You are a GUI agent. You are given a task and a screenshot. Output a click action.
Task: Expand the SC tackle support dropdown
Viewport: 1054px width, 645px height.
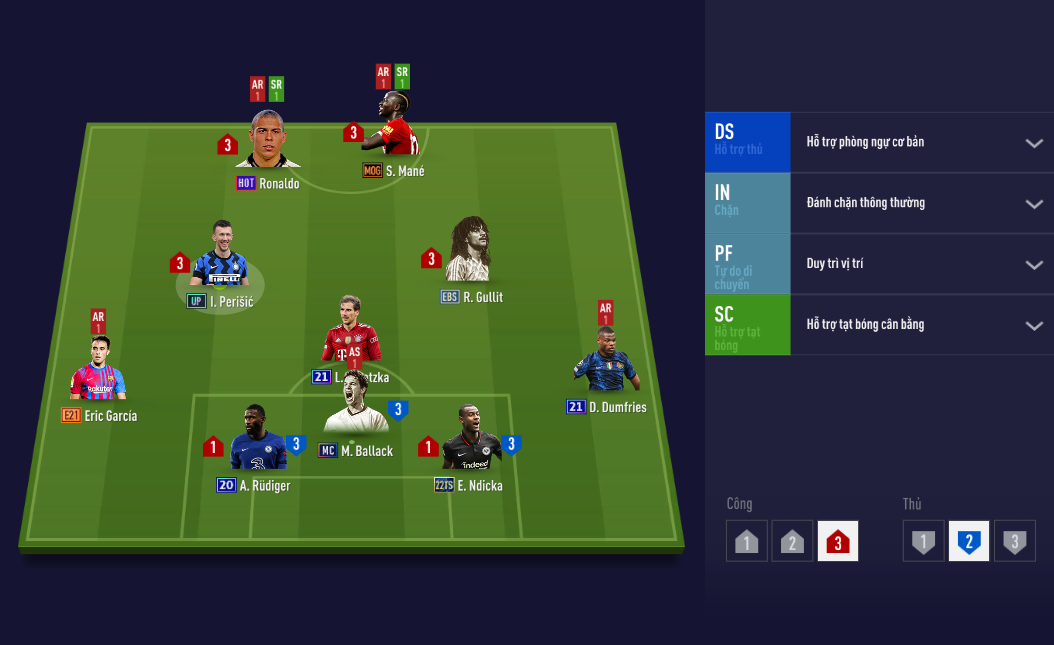click(x=1033, y=326)
